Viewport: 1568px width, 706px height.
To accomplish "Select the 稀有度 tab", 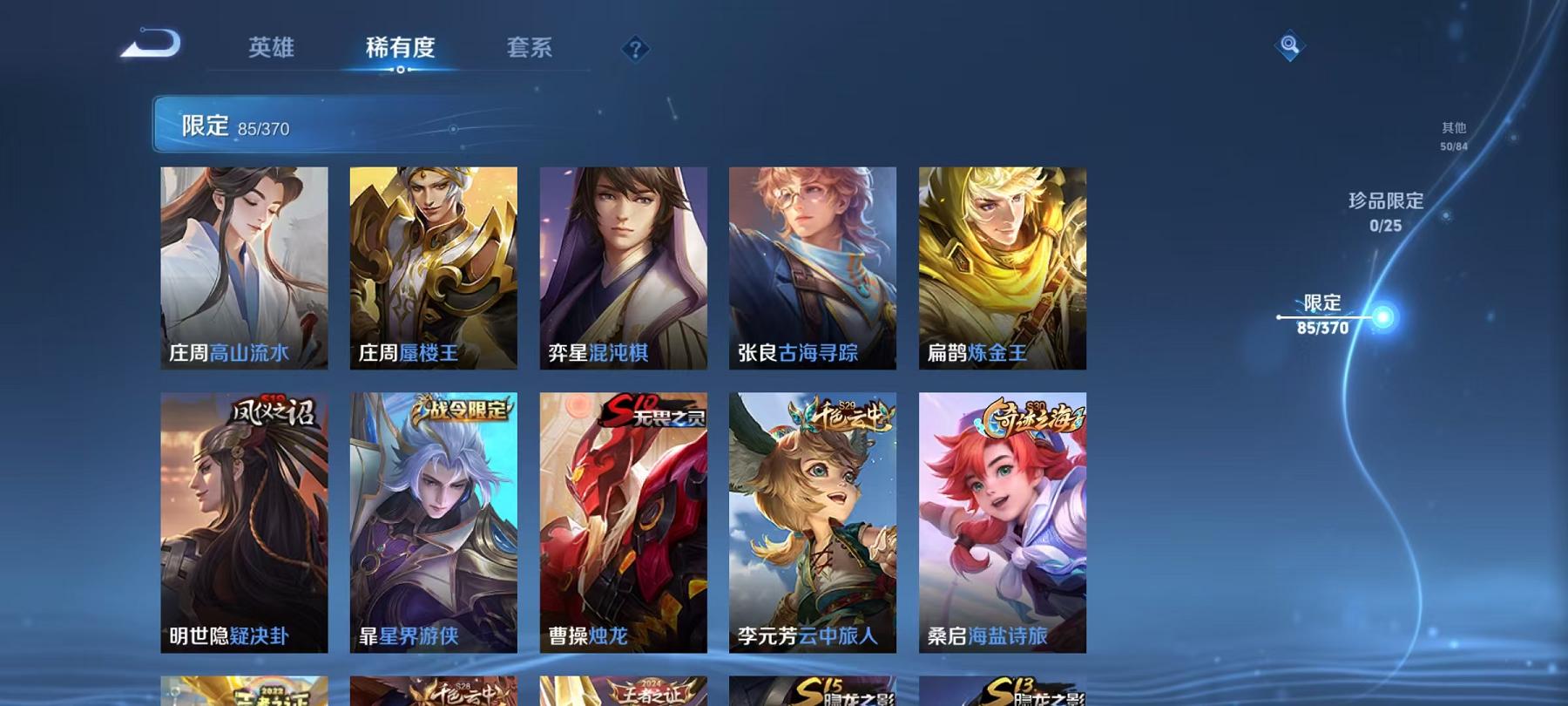I will click(x=401, y=50).
